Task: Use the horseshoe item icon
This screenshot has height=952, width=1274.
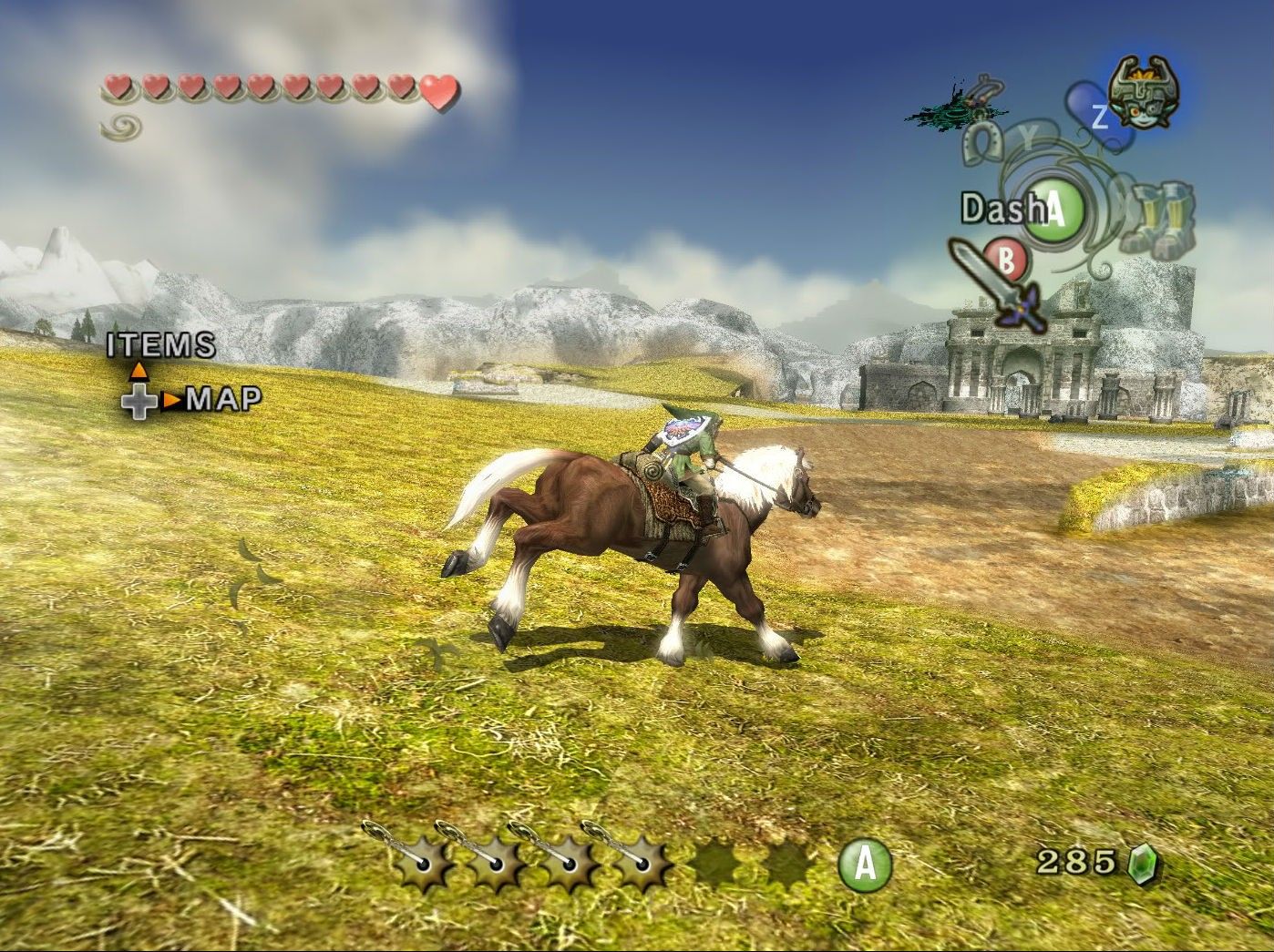Action: click(981, 143)
